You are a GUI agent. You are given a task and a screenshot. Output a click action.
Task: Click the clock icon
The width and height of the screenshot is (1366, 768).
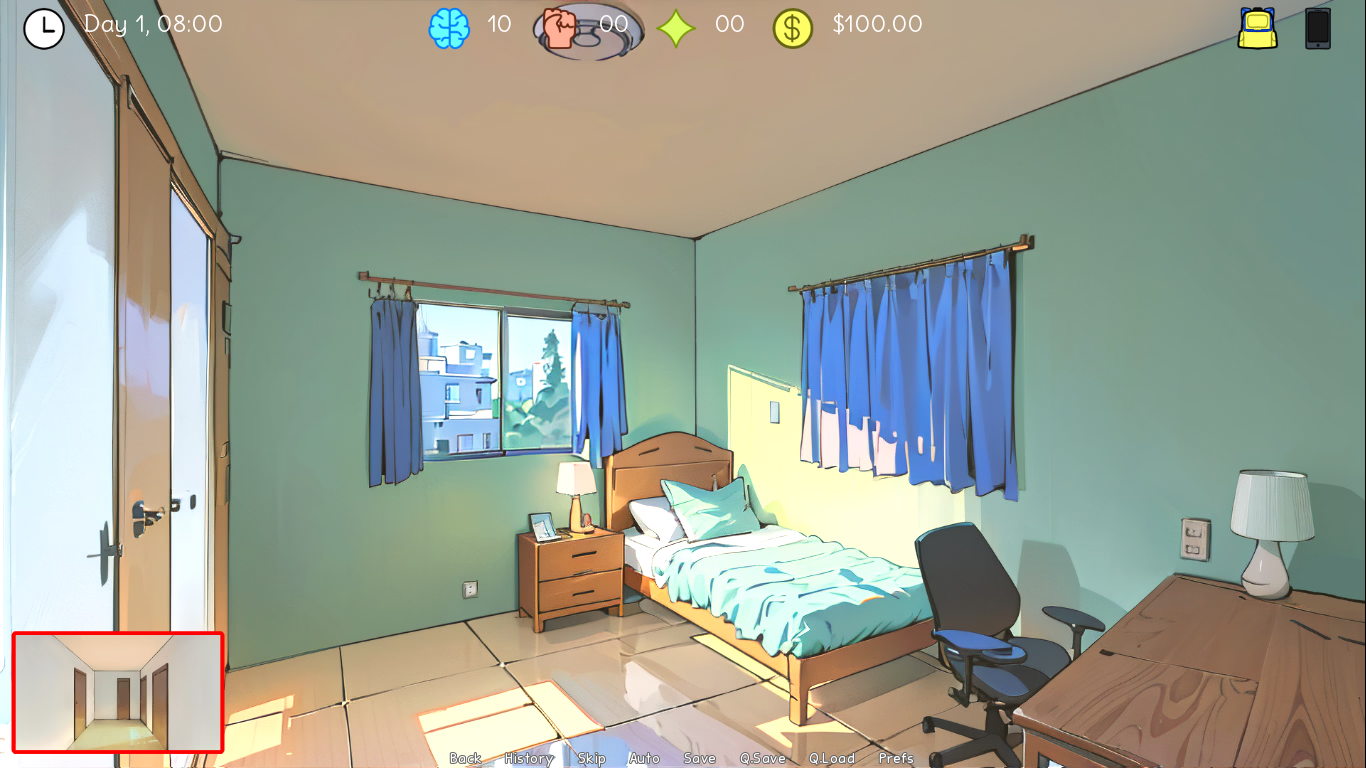44,28
